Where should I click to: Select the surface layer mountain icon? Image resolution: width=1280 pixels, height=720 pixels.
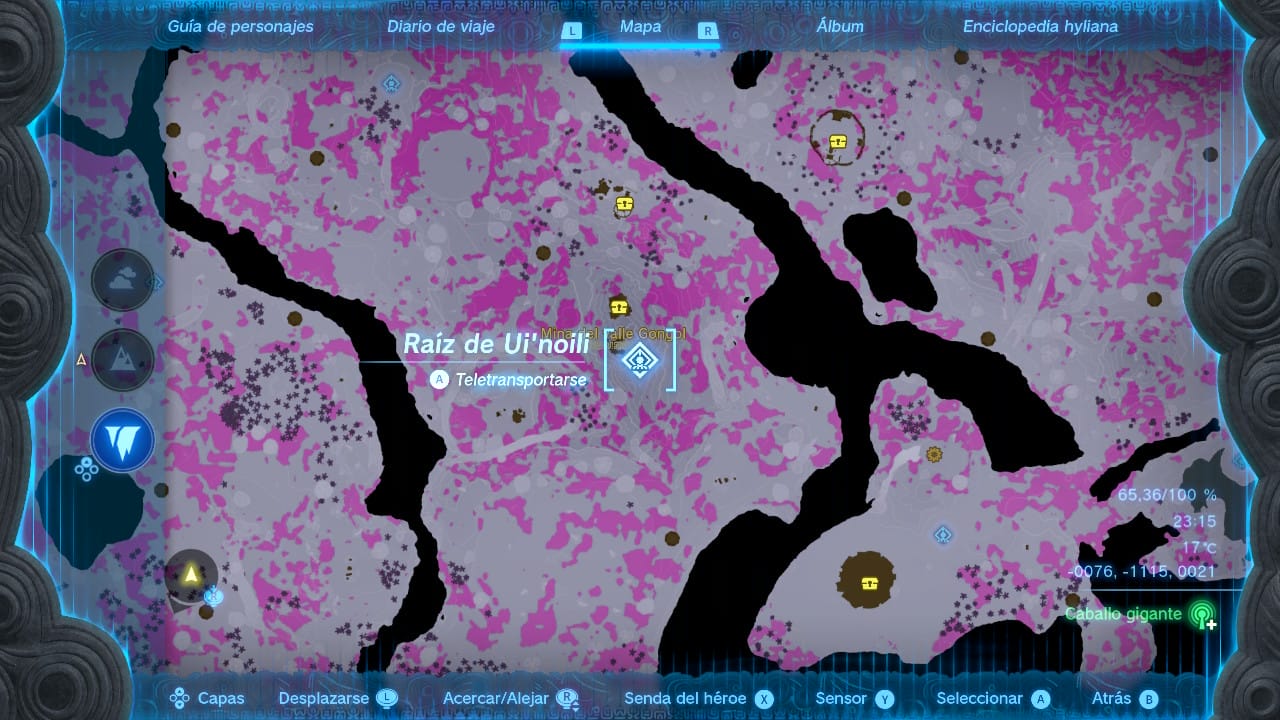point(123,360)
